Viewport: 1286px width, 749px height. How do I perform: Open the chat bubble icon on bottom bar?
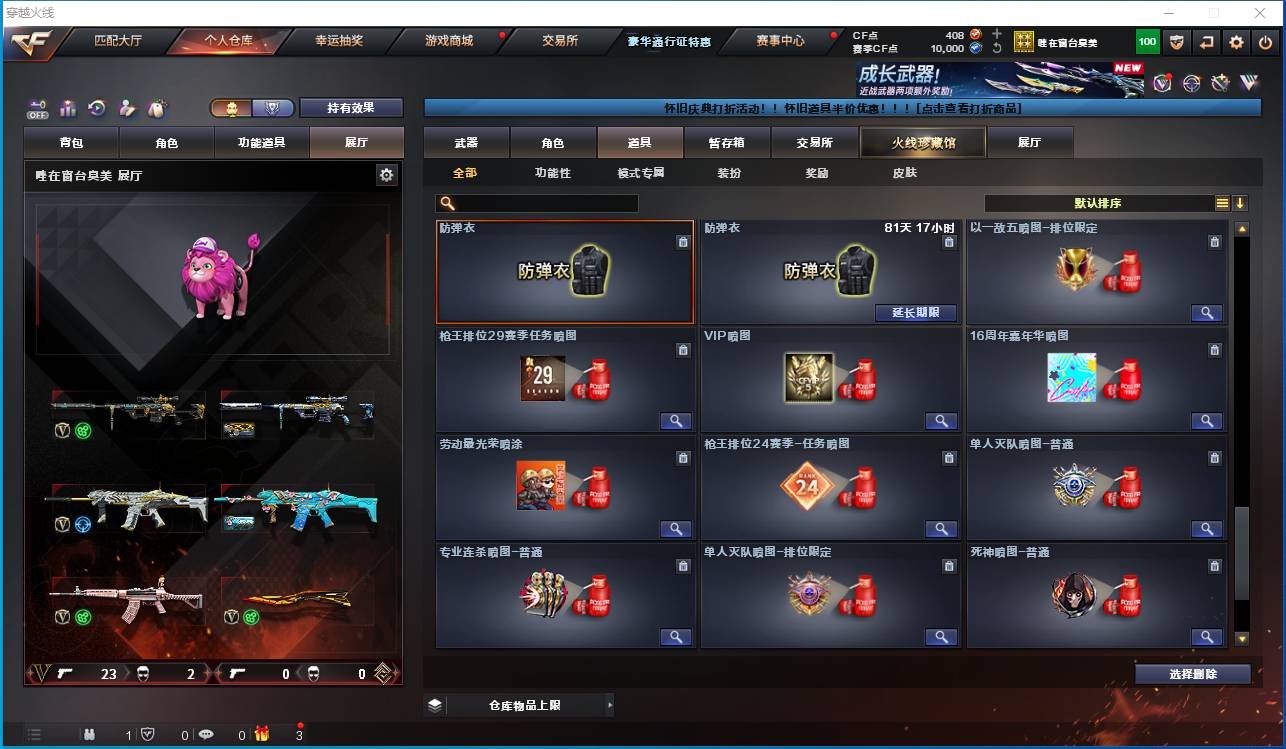205,733
